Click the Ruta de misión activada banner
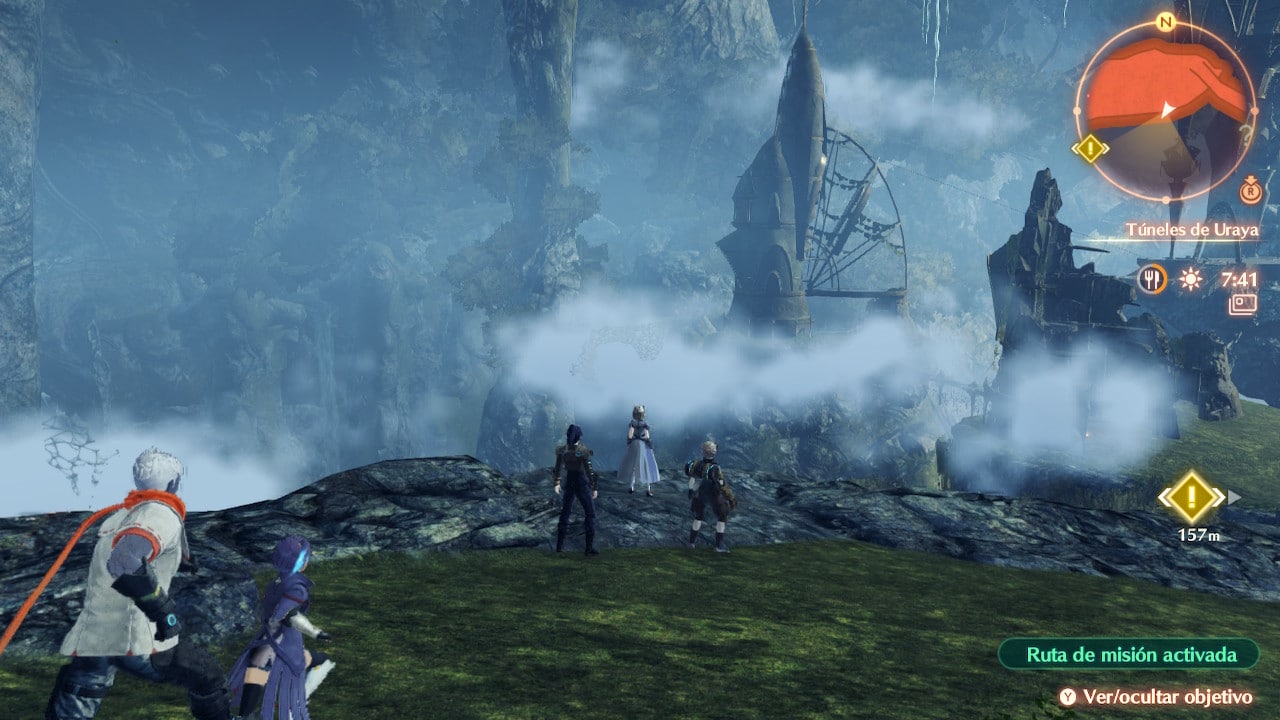 pos(1129,655)
